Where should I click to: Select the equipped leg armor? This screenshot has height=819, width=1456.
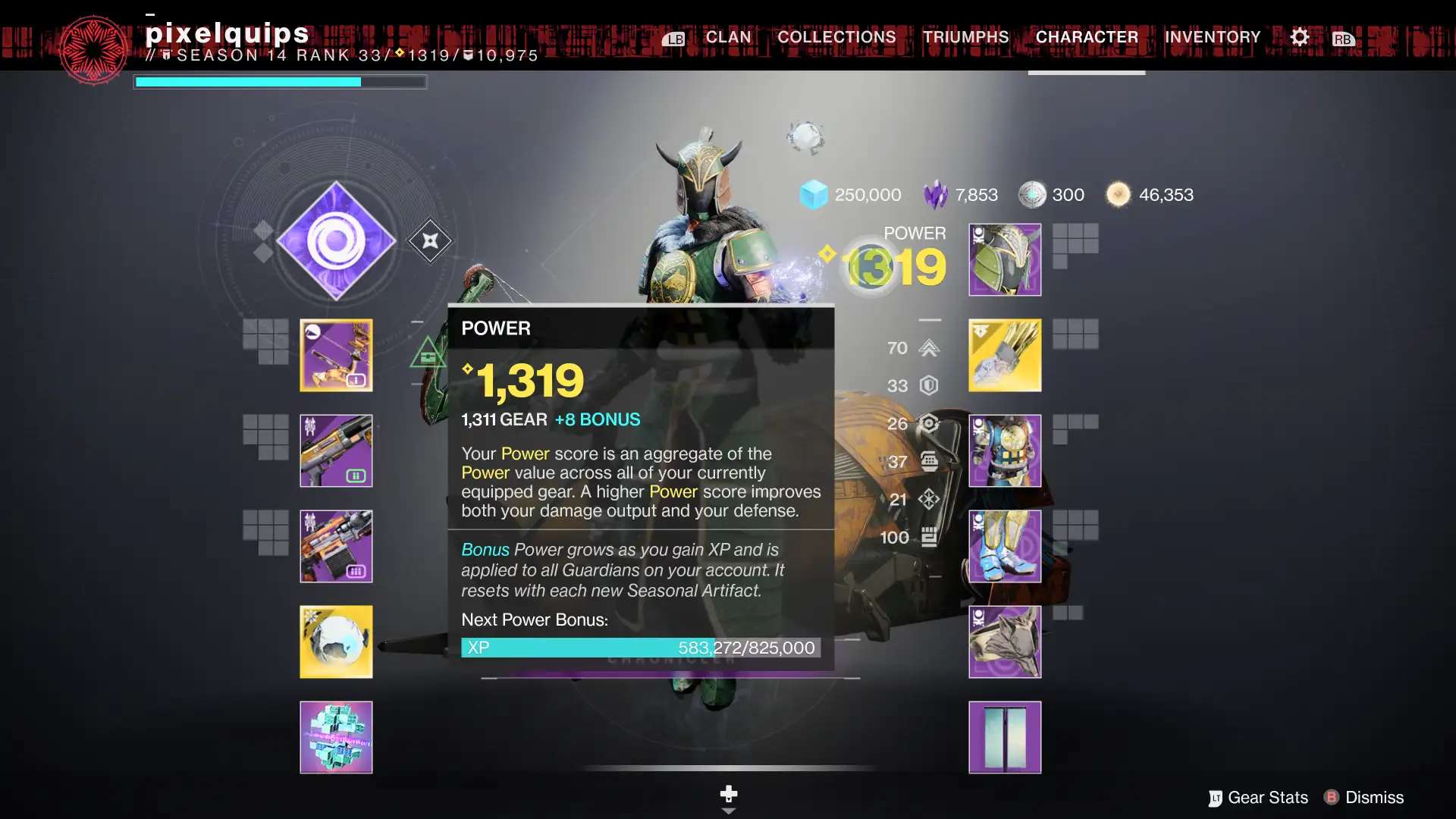[x=1004, y=546]
